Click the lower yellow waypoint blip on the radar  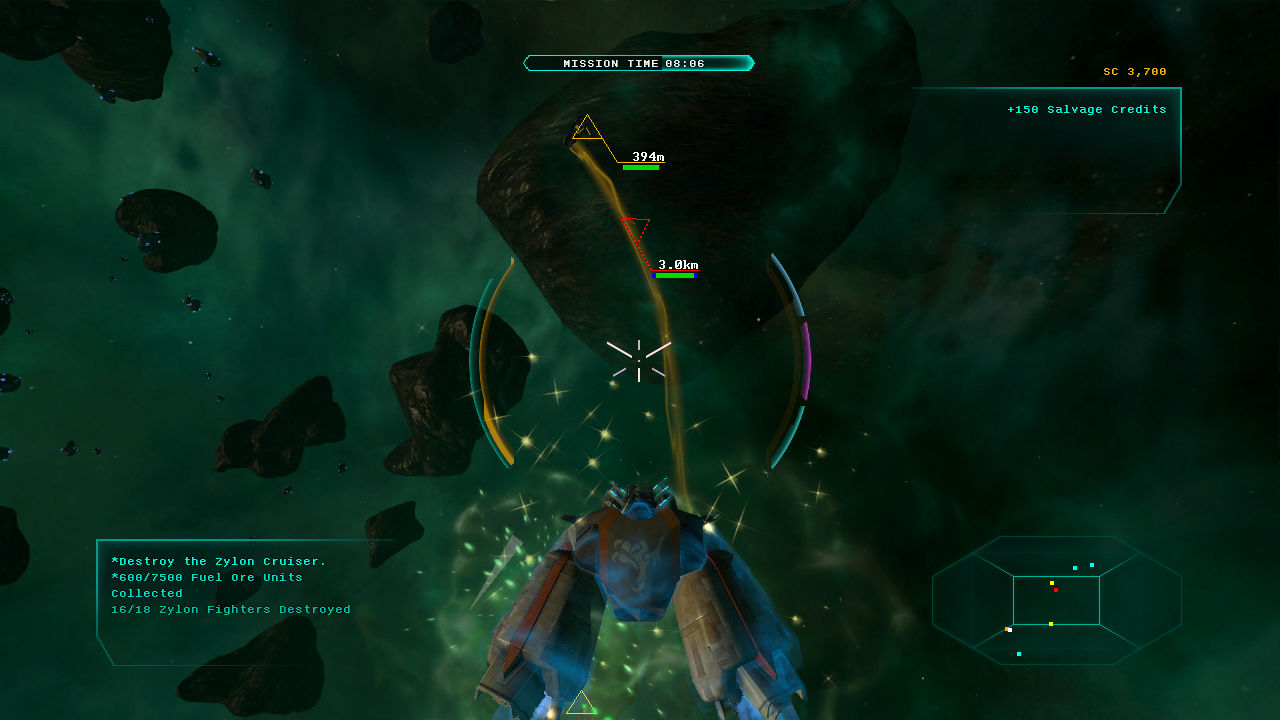point(1051,624)
